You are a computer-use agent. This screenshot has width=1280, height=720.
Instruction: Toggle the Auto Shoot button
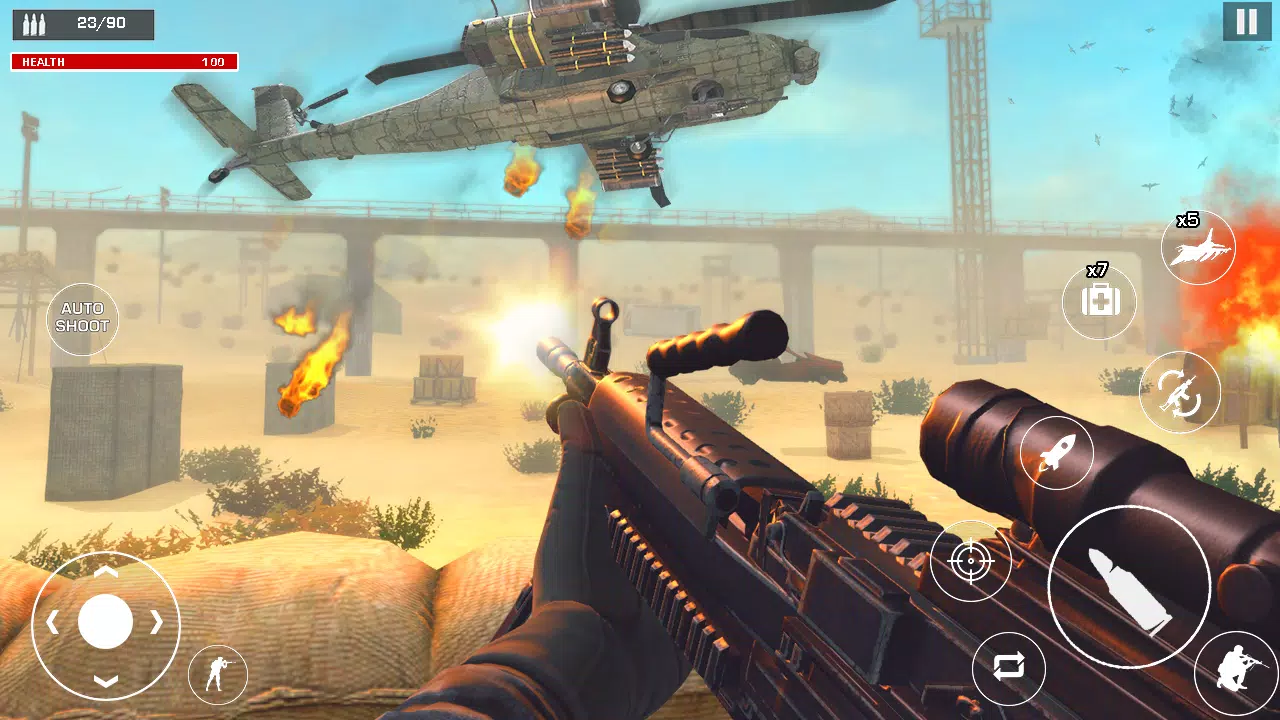tap(82, 319)
